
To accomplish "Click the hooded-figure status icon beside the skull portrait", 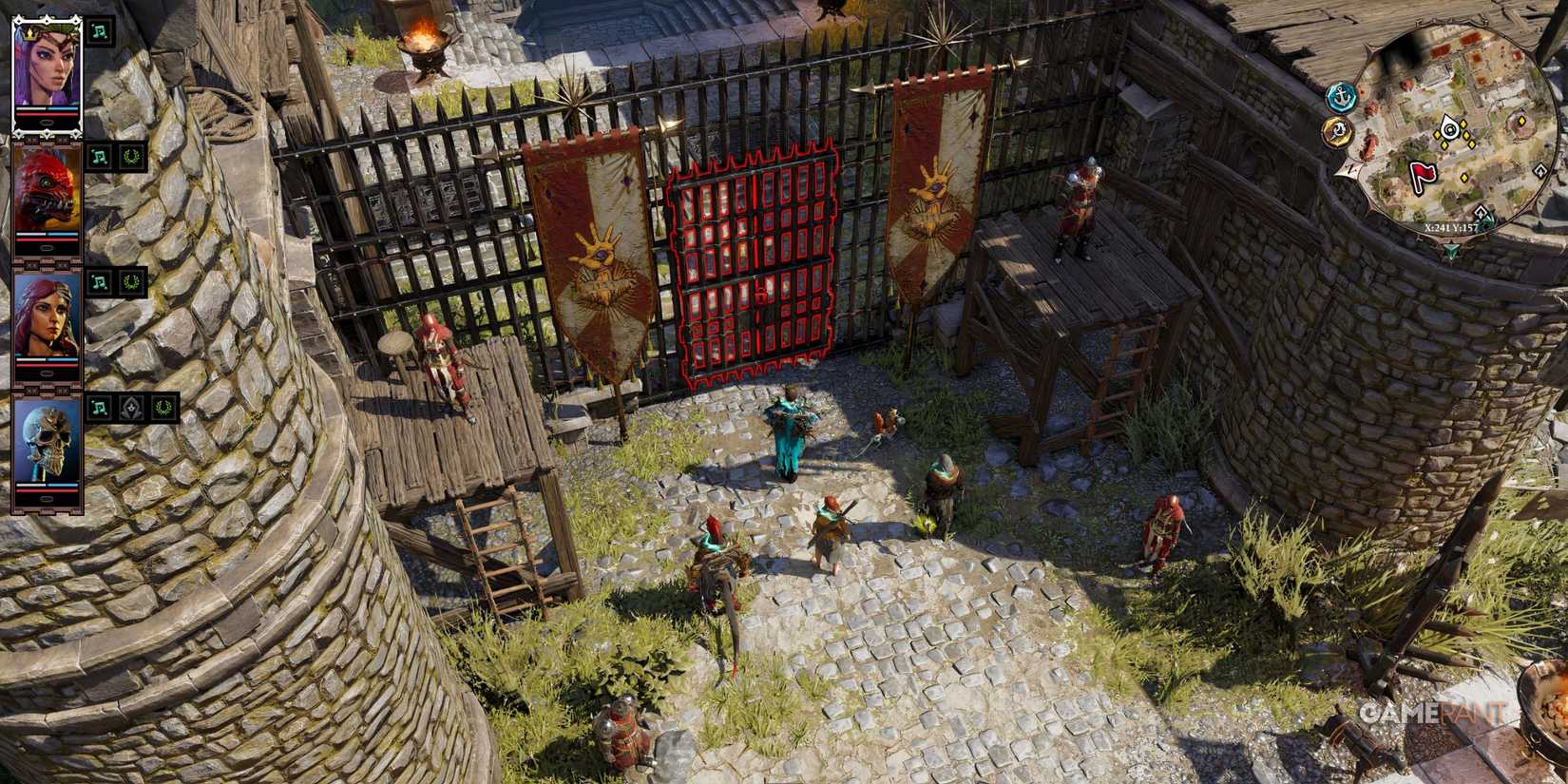I will pyautogui.click(x=130, y=408).
